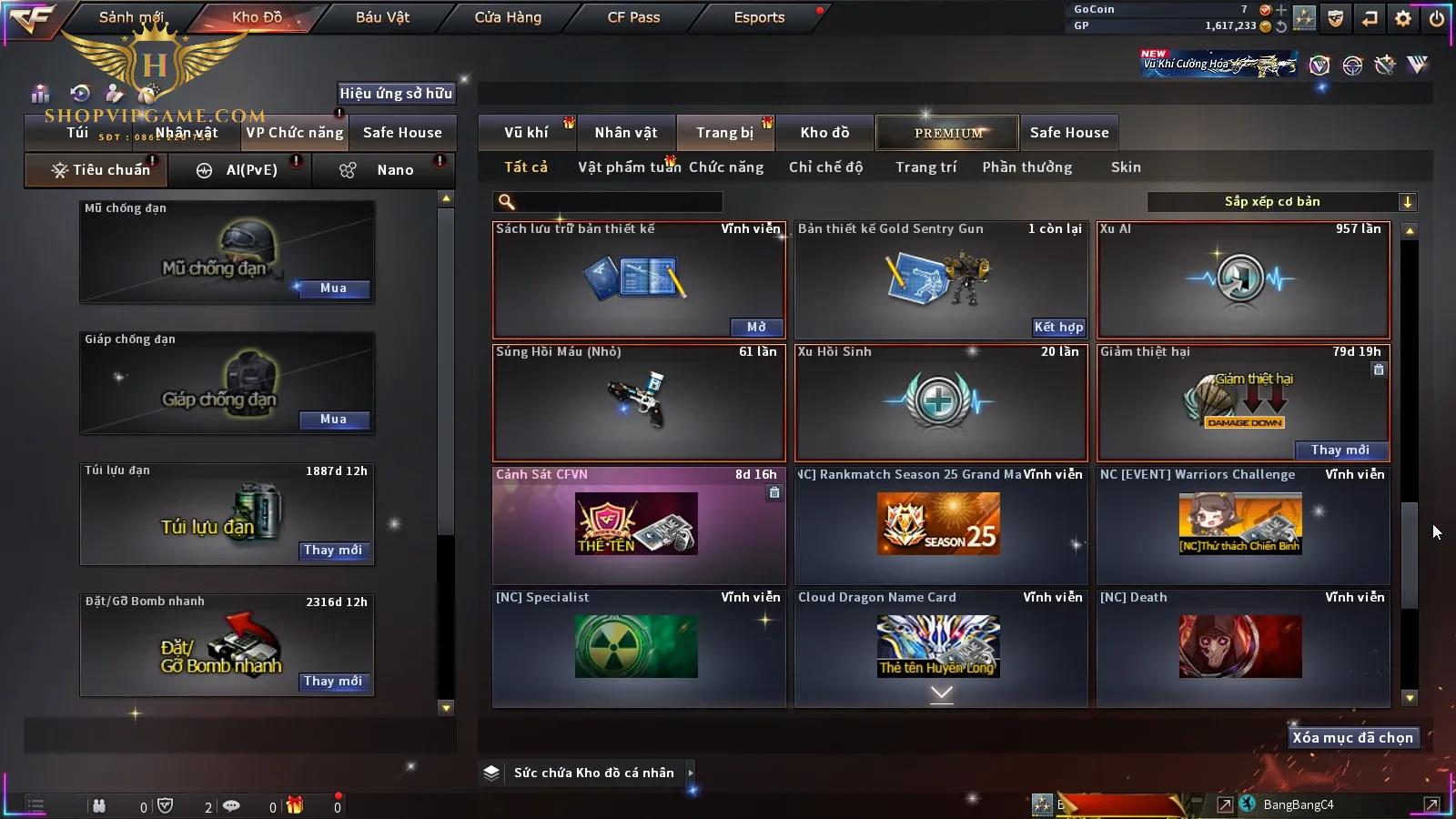This screenshot has height=819, width=1456.
Task: Select the PREMIUM tab
Action: [x=948, y=133]
